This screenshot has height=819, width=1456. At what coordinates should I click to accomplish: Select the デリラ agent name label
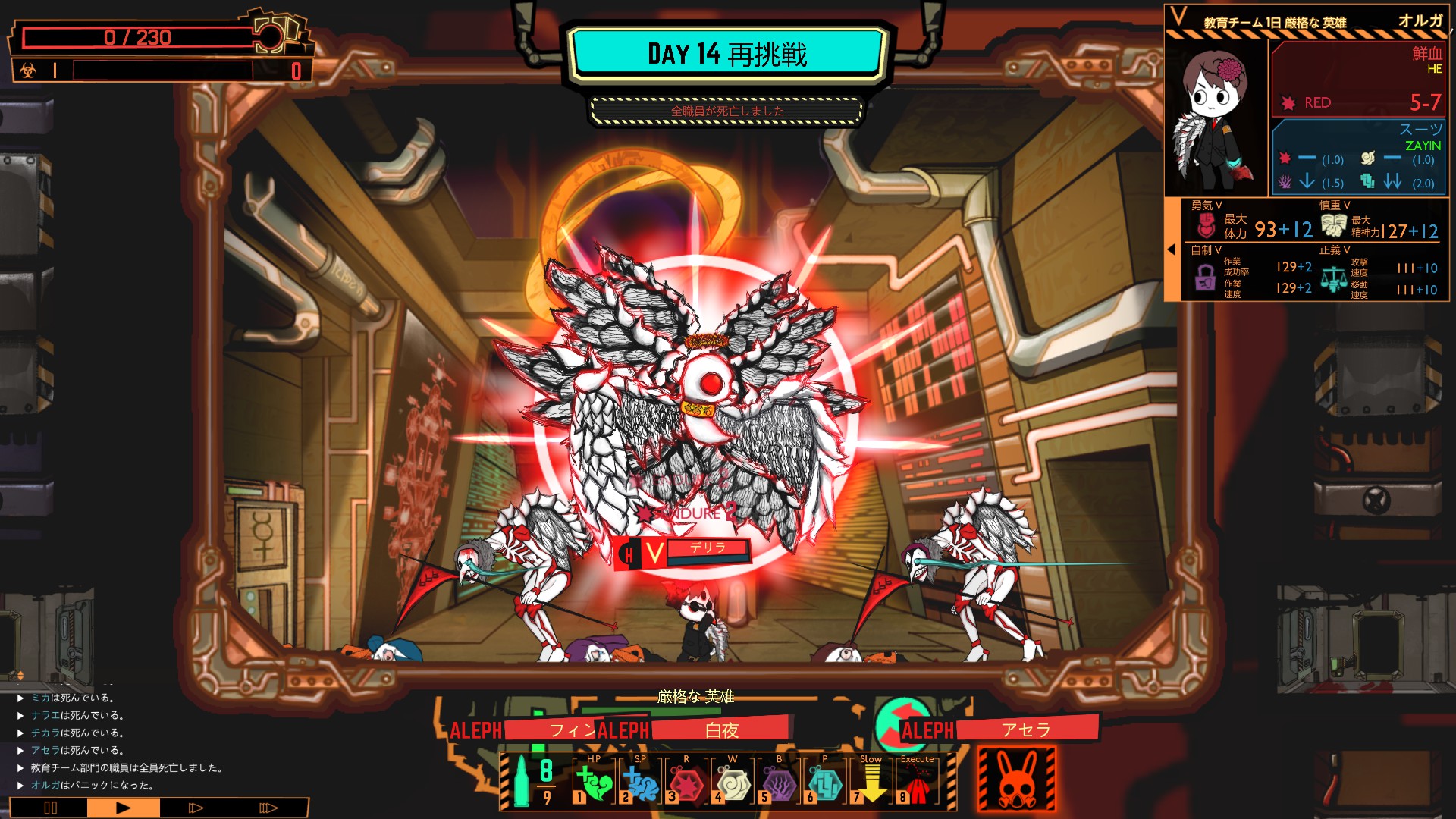[x=707, y=549]
